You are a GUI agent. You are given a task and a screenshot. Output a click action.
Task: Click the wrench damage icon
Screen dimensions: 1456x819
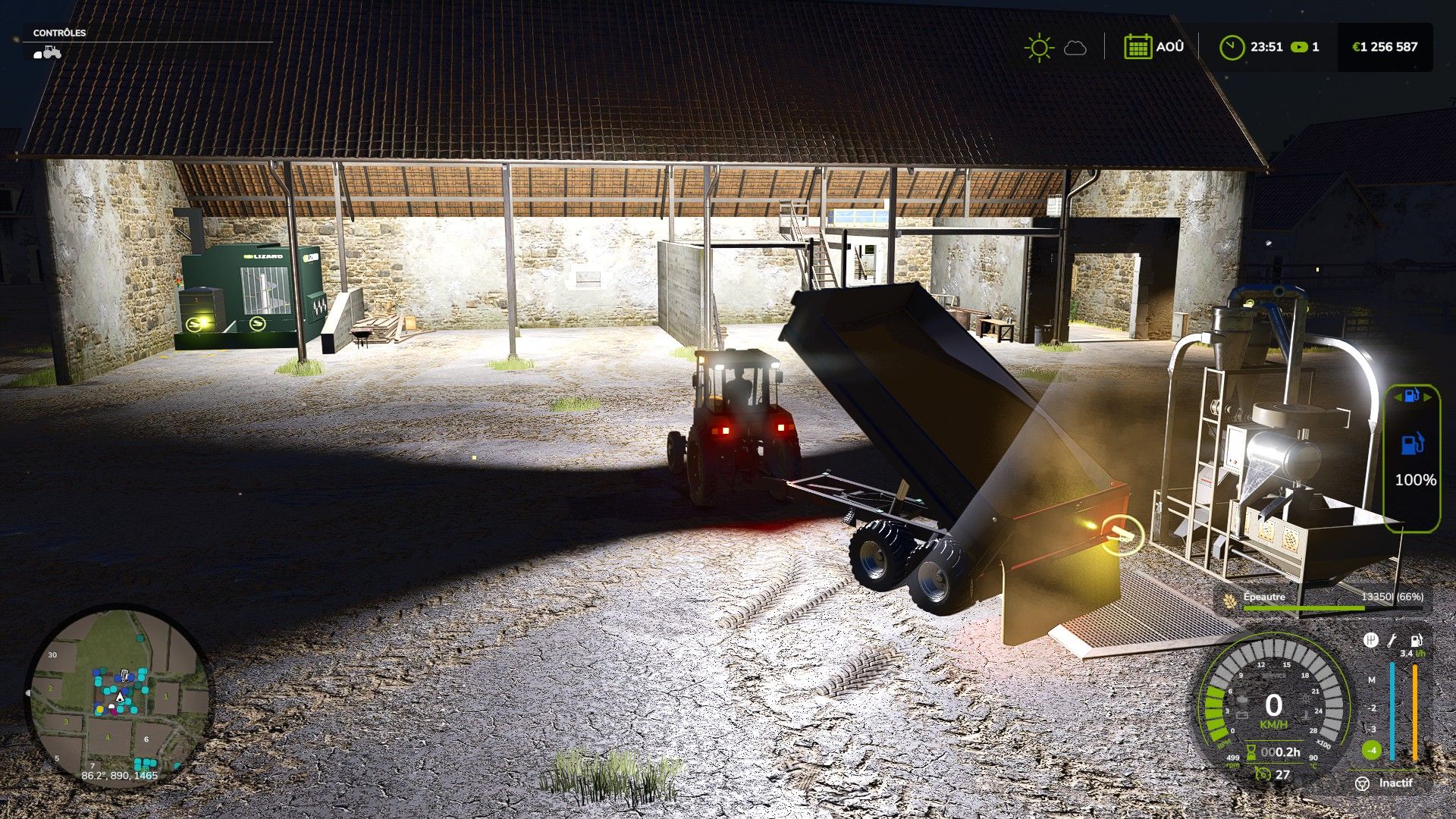point(1392,641)
